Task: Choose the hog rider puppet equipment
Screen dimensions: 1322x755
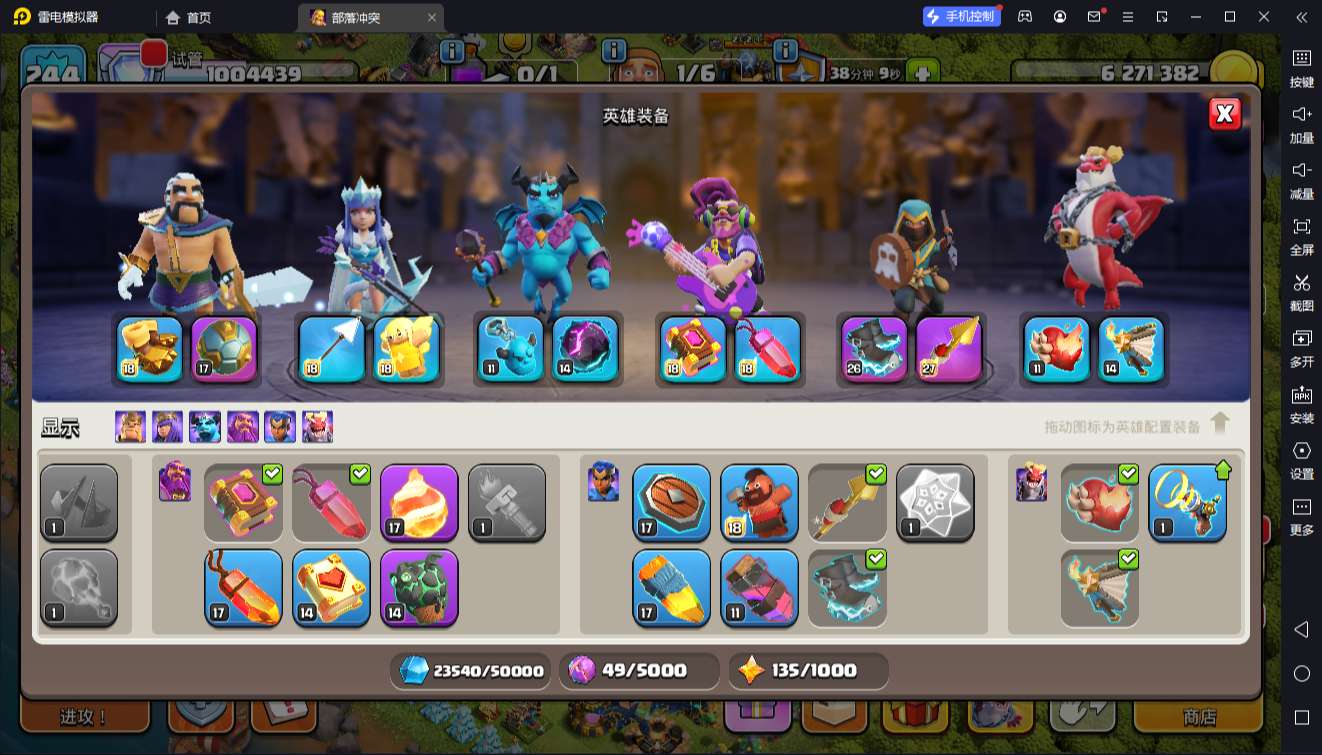Action: click(759, 503)
